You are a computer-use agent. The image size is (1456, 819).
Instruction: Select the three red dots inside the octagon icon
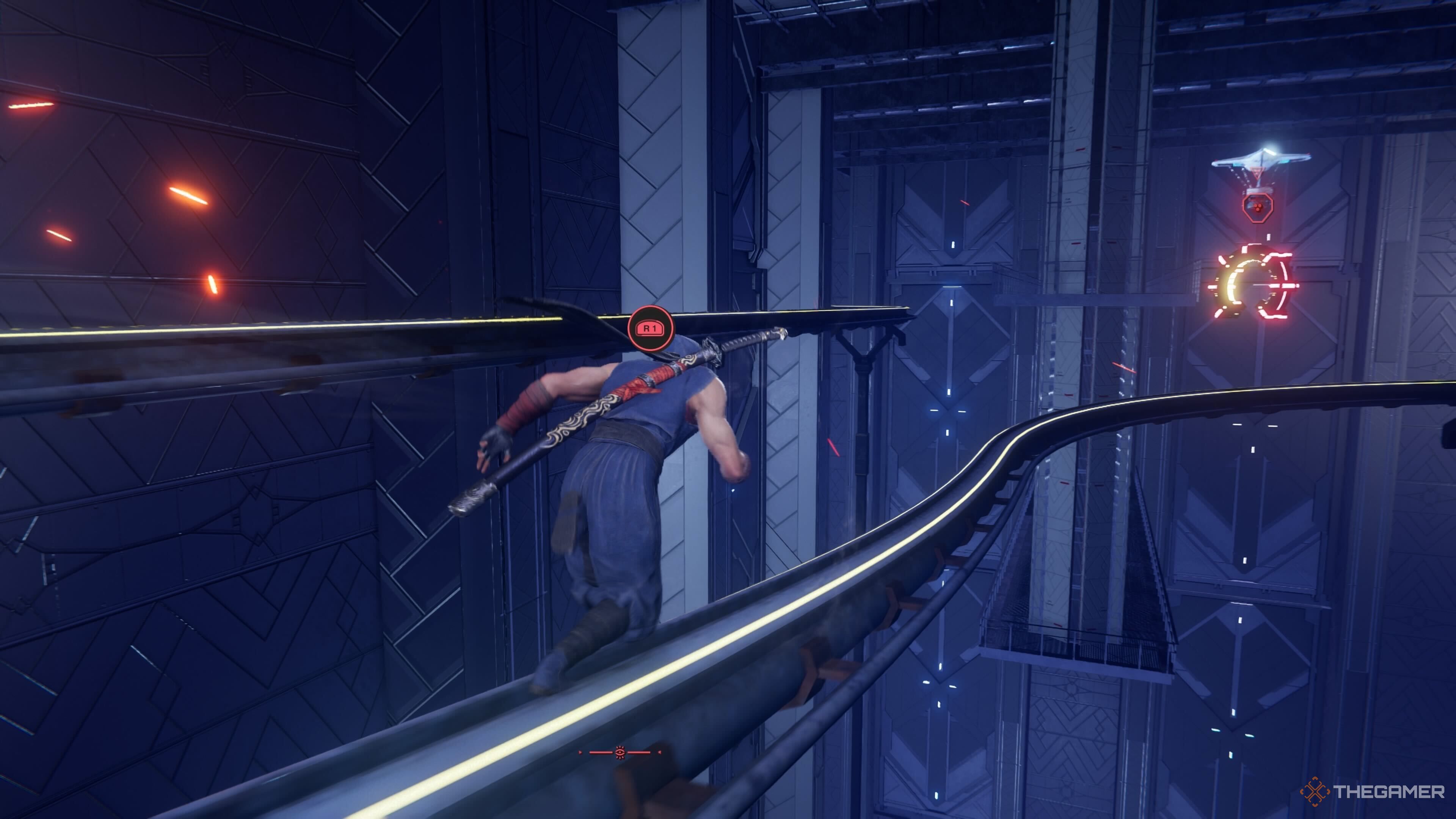(x=1258, y=207)
